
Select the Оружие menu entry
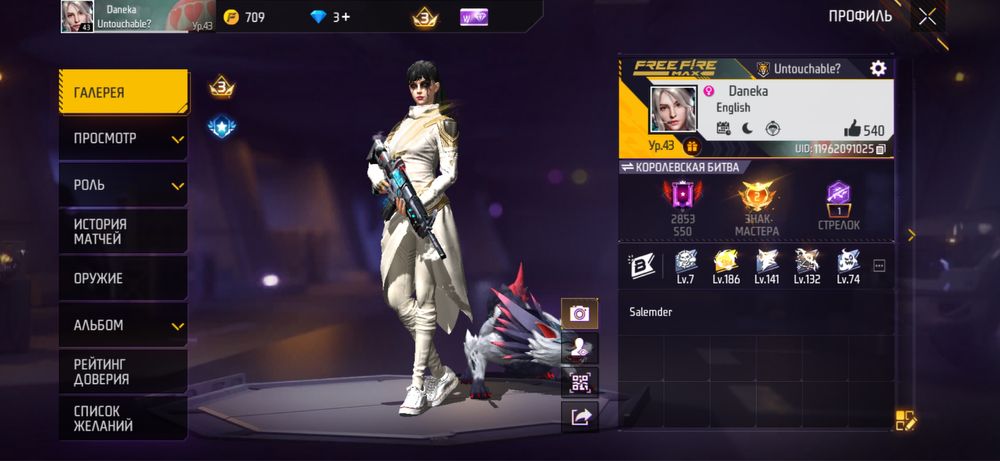click(123, 278)
